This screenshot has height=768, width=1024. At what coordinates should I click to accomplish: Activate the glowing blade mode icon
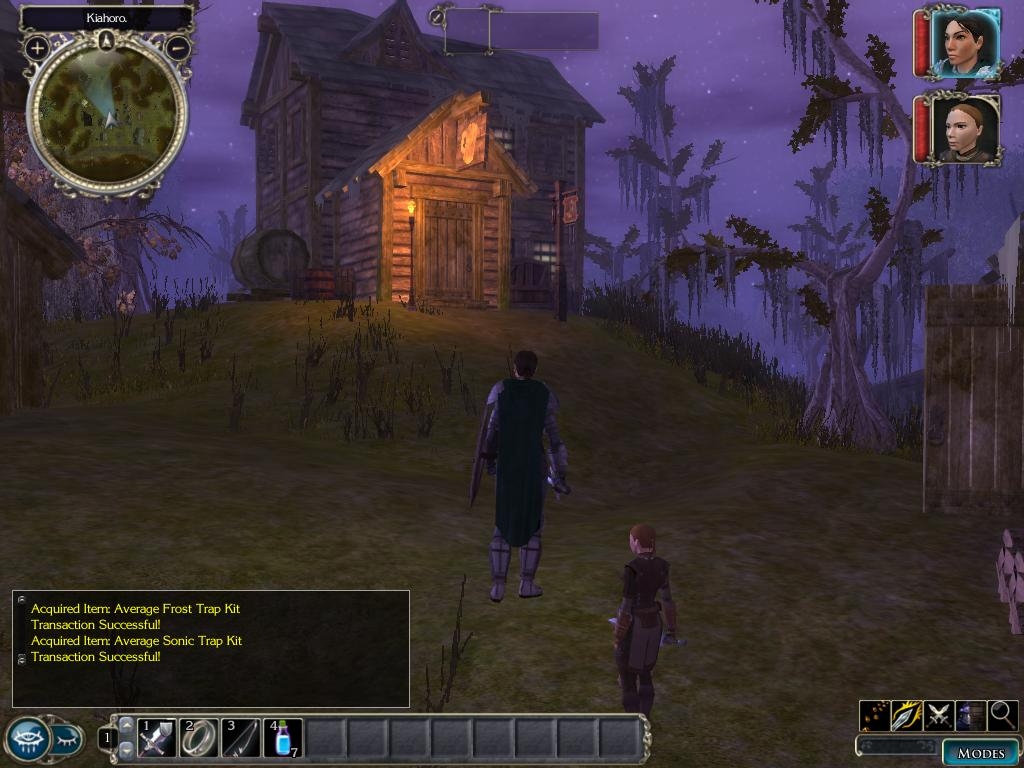pos(906,715)
